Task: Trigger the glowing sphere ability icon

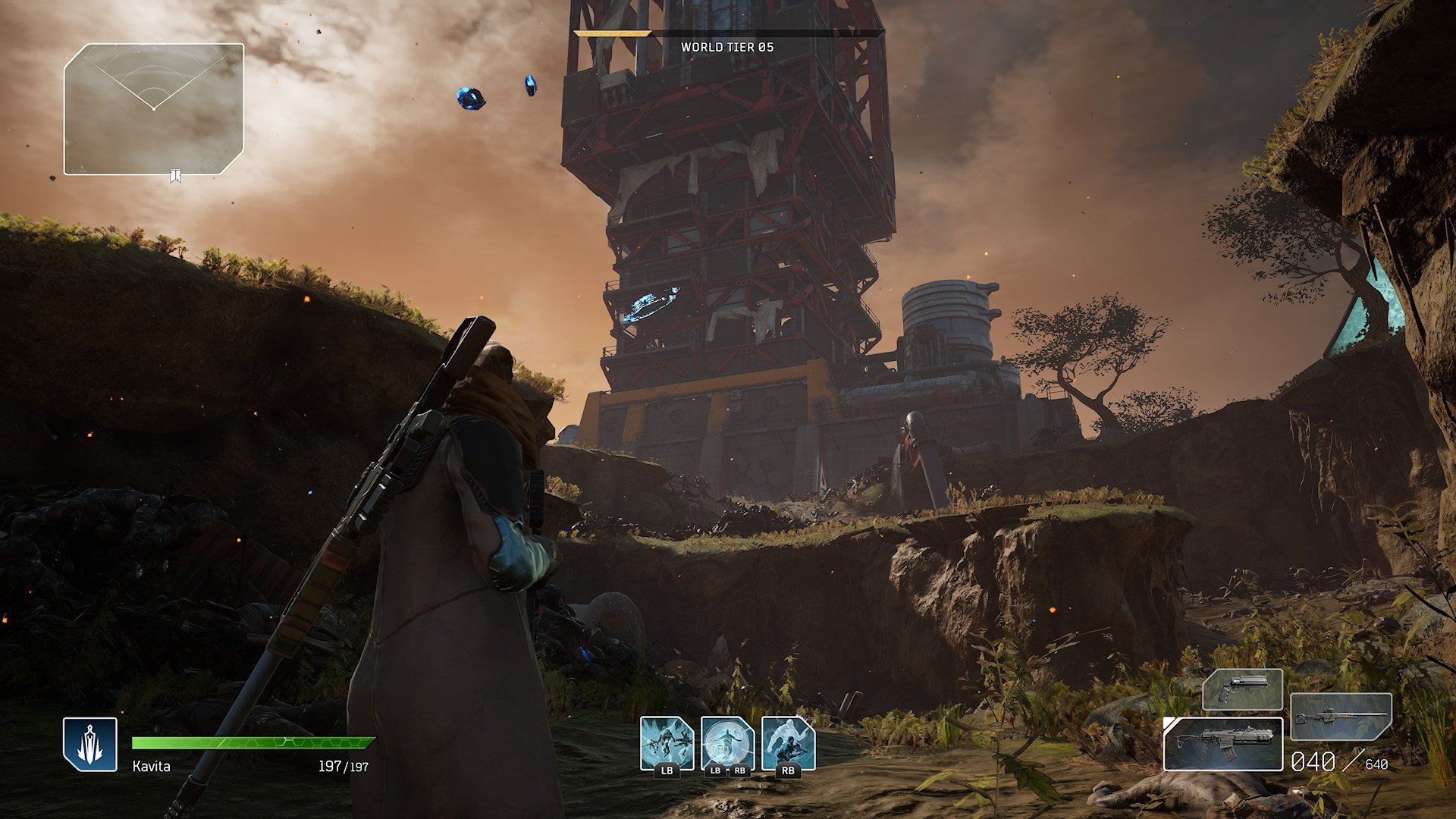Action: coord(727,742)
